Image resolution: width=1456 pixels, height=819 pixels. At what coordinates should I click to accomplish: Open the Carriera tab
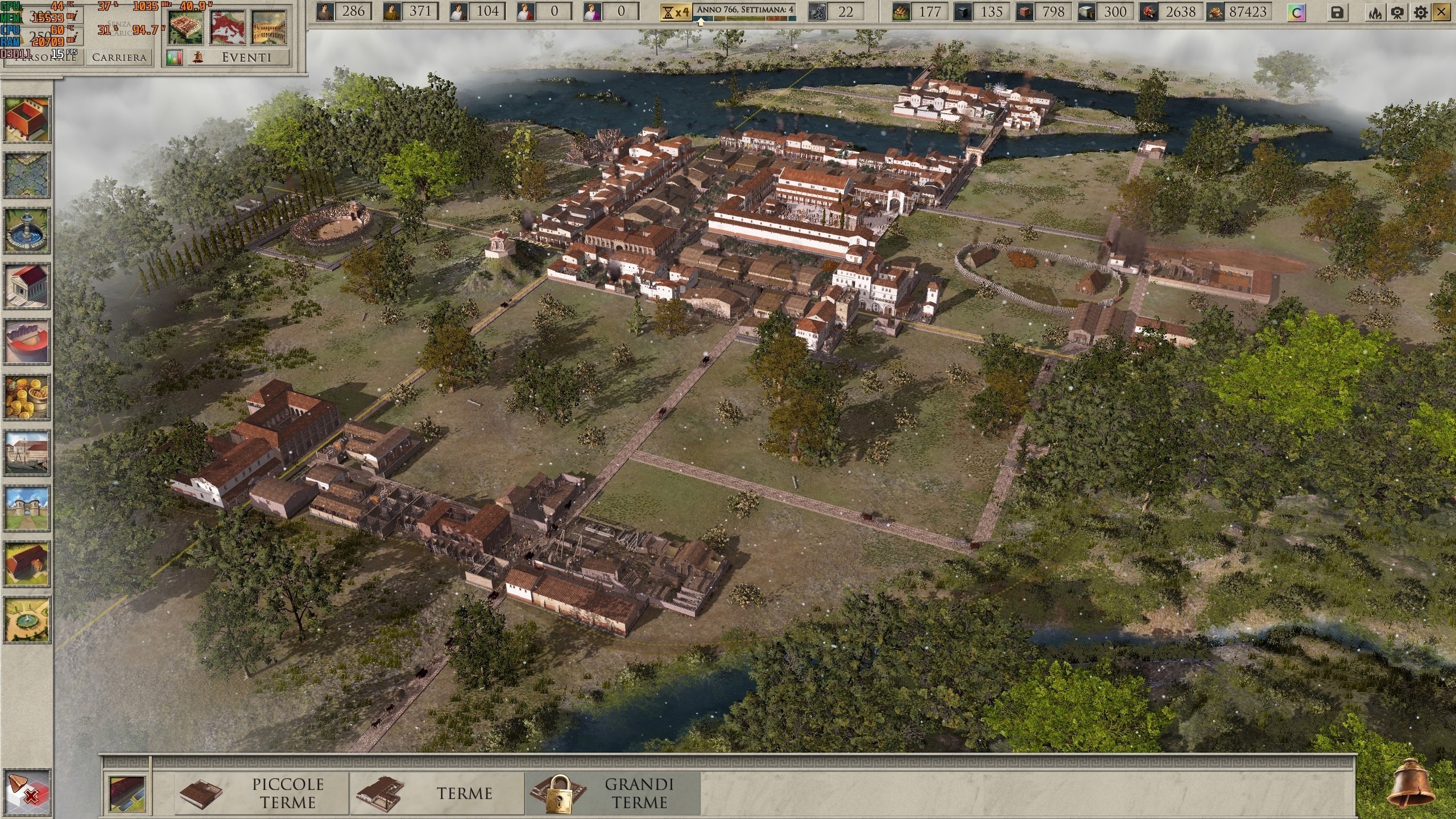click(x=119, y=57)
